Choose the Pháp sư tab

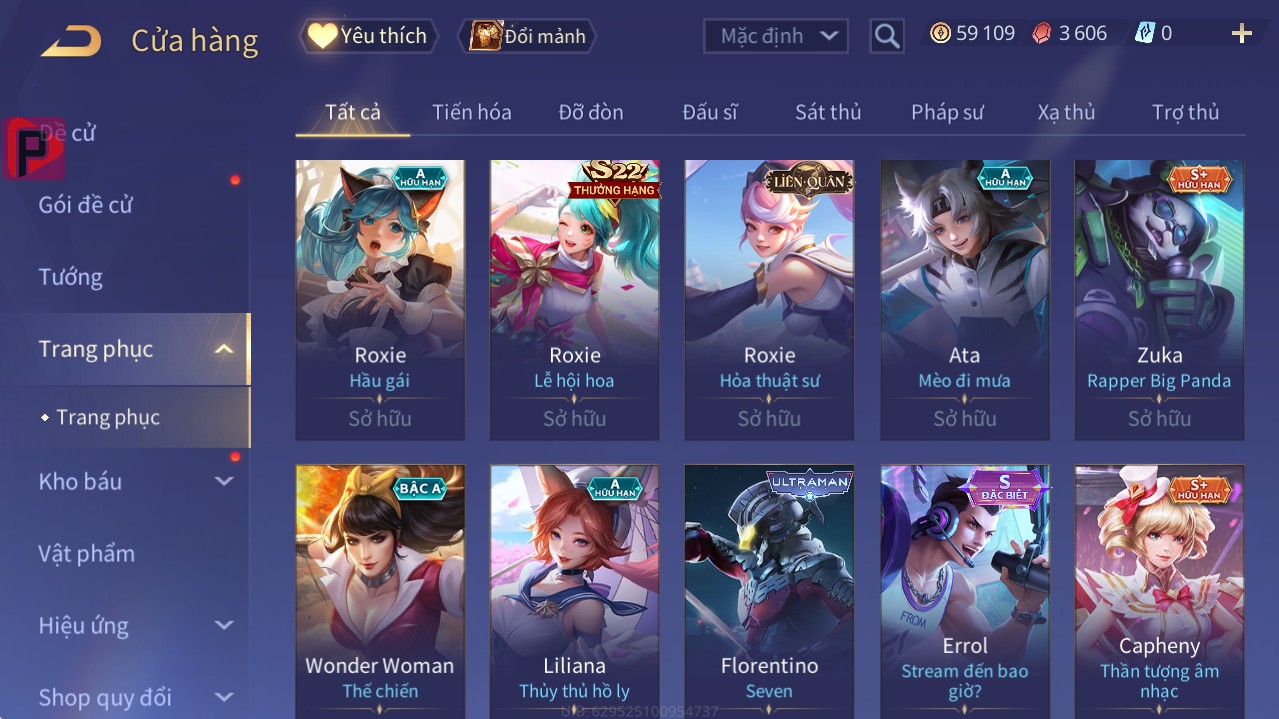click(947, 112)
